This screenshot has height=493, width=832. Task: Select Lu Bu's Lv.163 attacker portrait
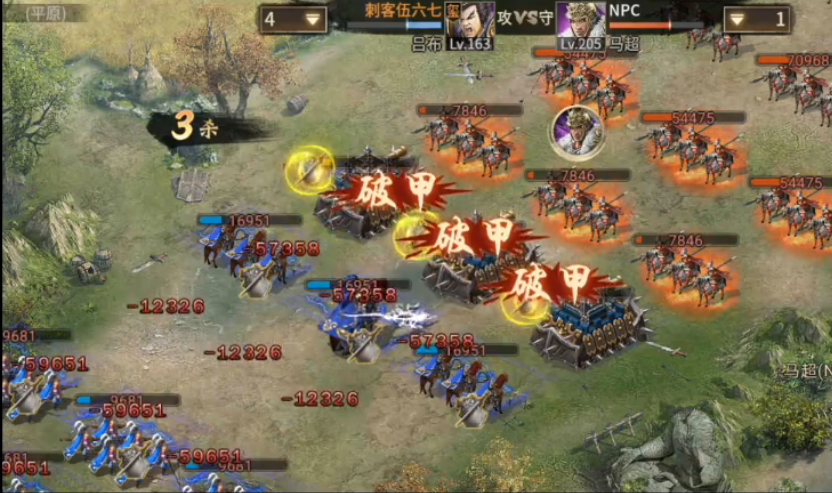[477, 22]
